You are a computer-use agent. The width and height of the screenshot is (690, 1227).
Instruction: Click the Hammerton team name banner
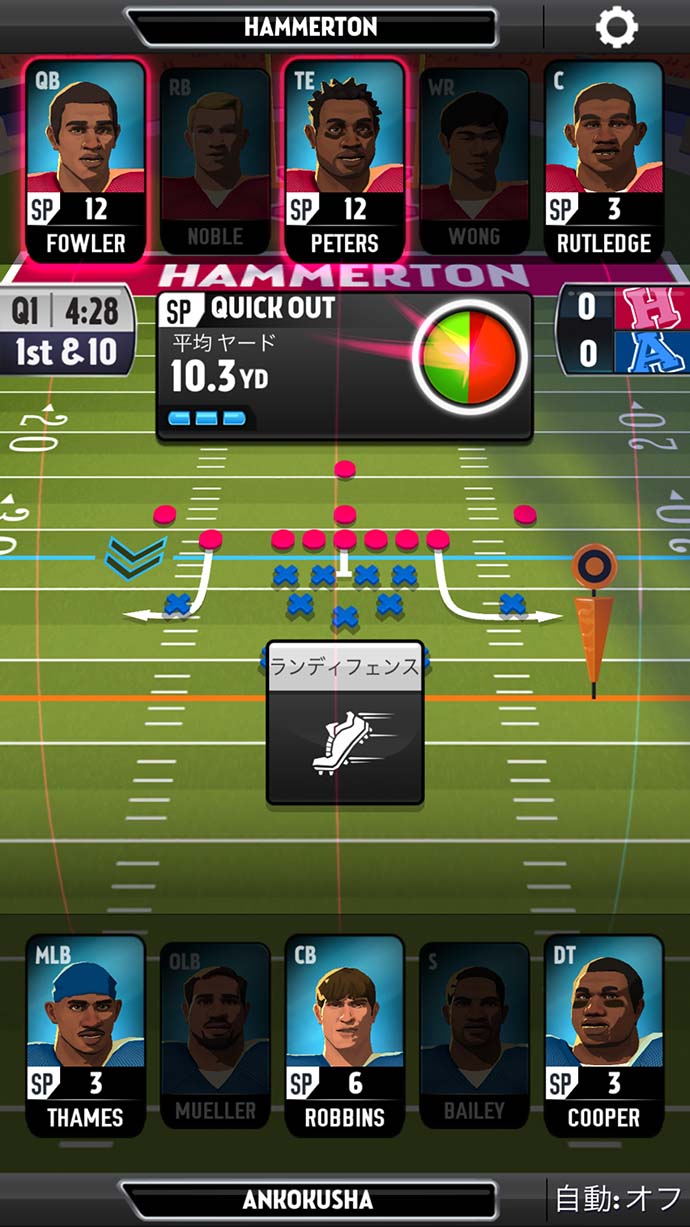click(310, 27)
